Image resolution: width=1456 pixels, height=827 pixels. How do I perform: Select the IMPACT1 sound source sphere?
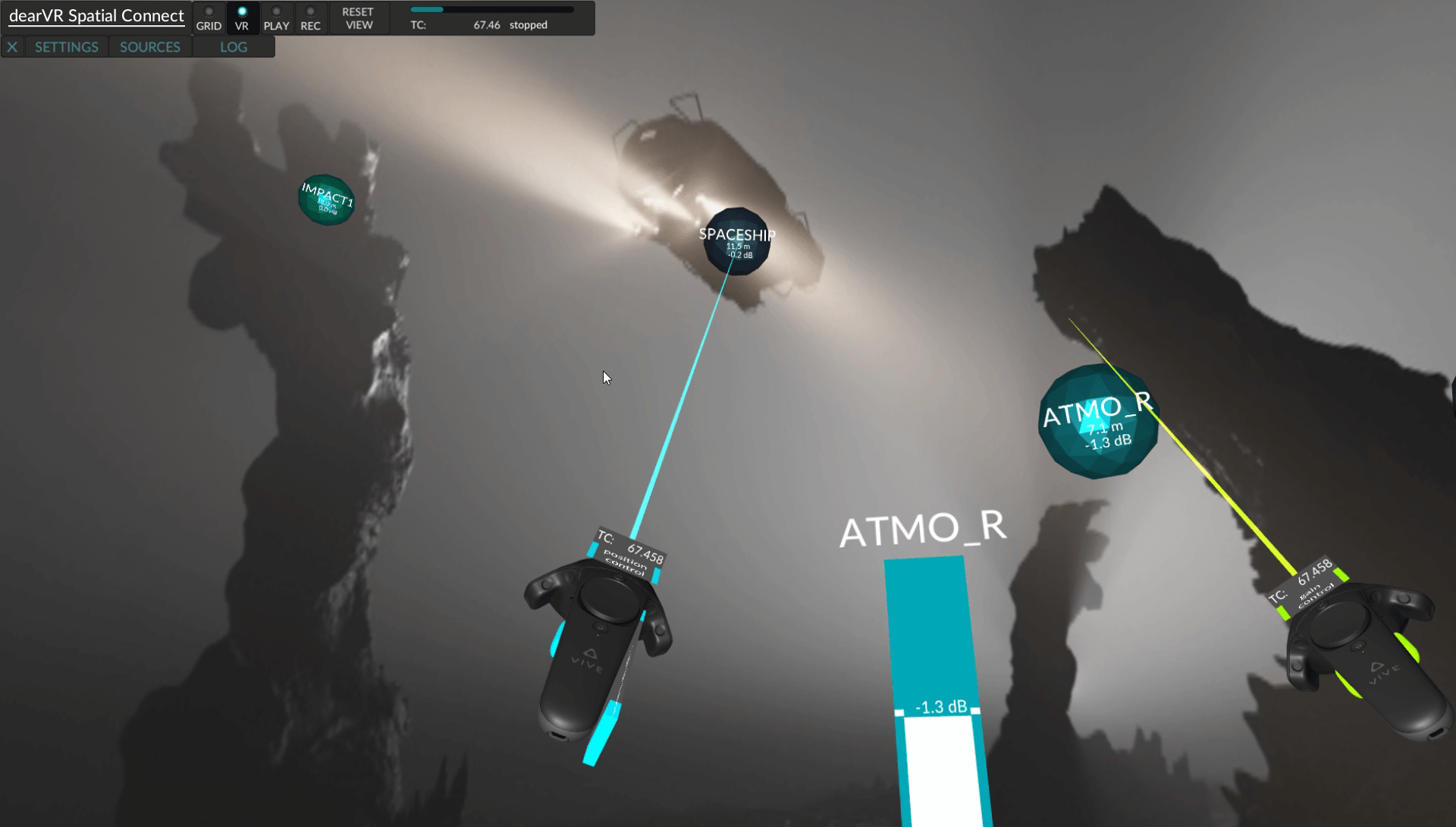(x=326, y=200)
